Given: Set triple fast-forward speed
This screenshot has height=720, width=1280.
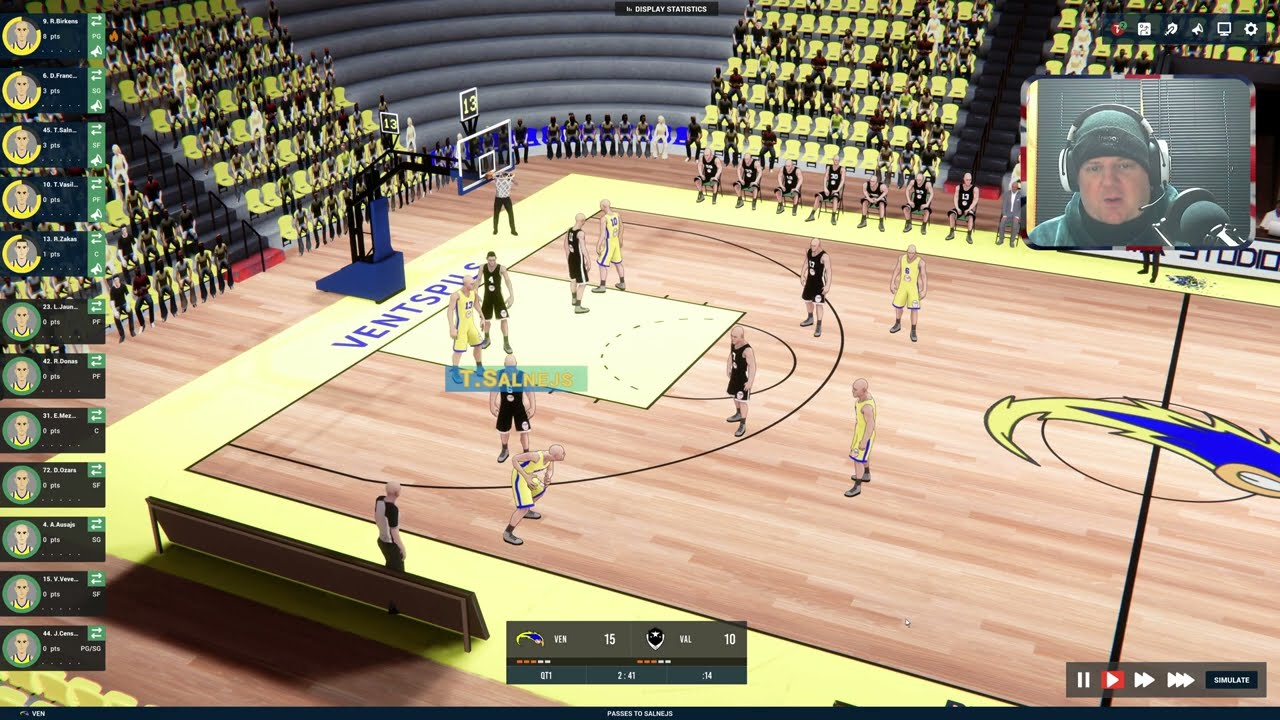Looking at the screenshot, I should point(1180,680).
